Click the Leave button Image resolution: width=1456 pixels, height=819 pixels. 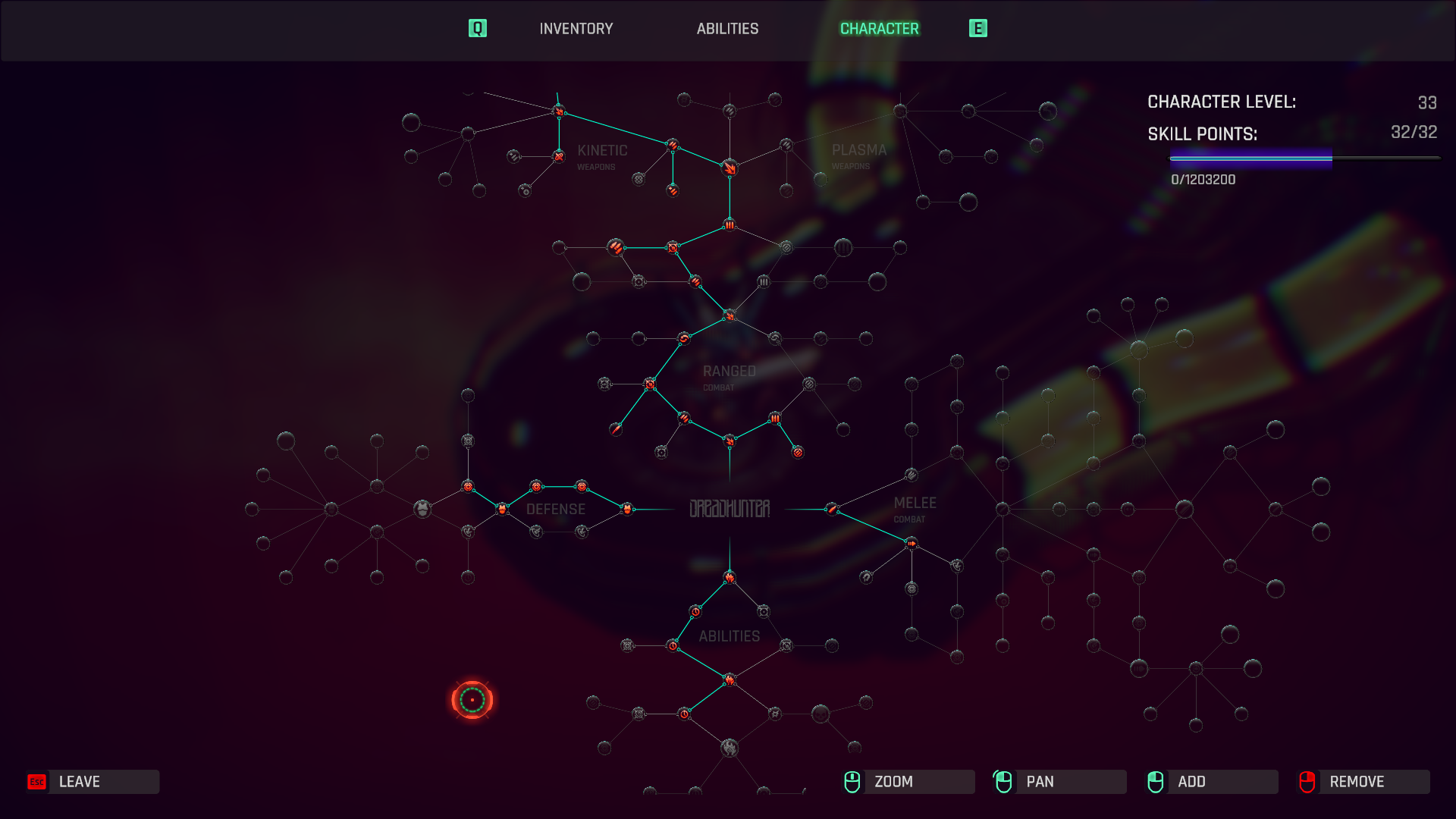(x=91, y=782)
